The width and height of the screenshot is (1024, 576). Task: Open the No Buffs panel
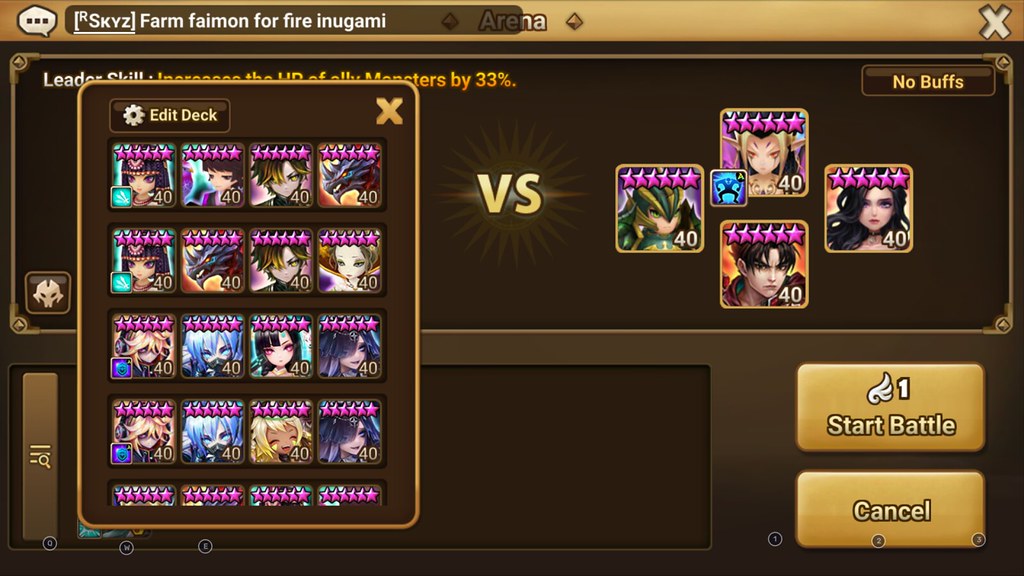click(x=927, y=81)
